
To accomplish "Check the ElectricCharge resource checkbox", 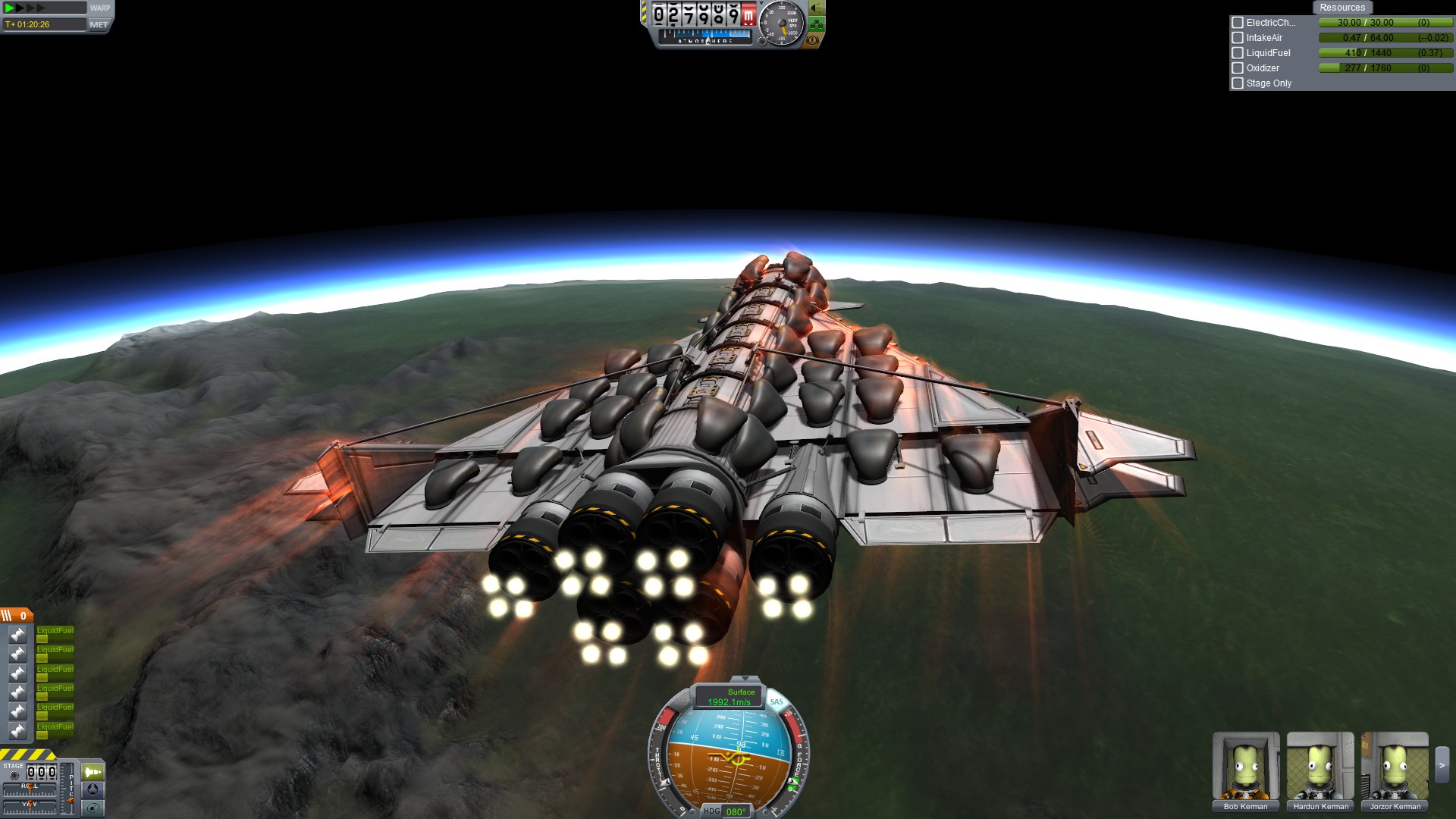I will coord(1238,23).
